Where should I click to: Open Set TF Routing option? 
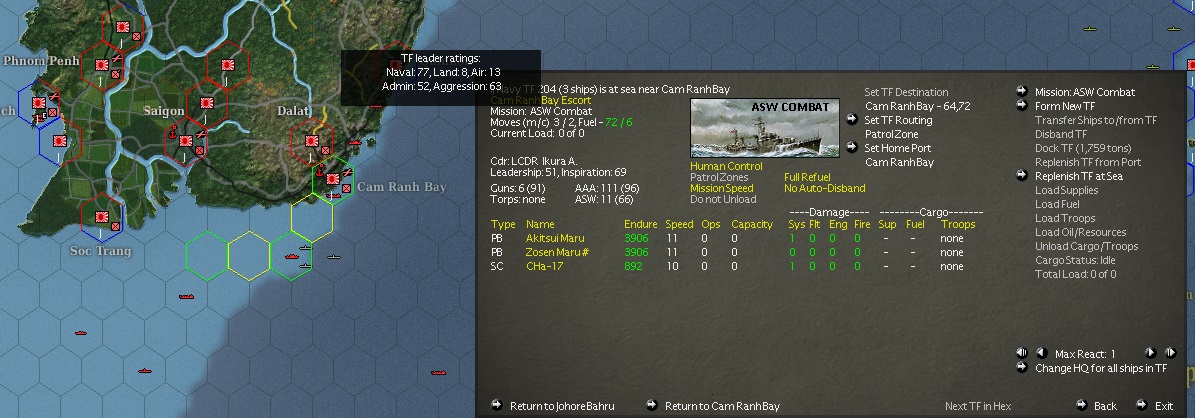pyautogui.click(x=897, y=120)
